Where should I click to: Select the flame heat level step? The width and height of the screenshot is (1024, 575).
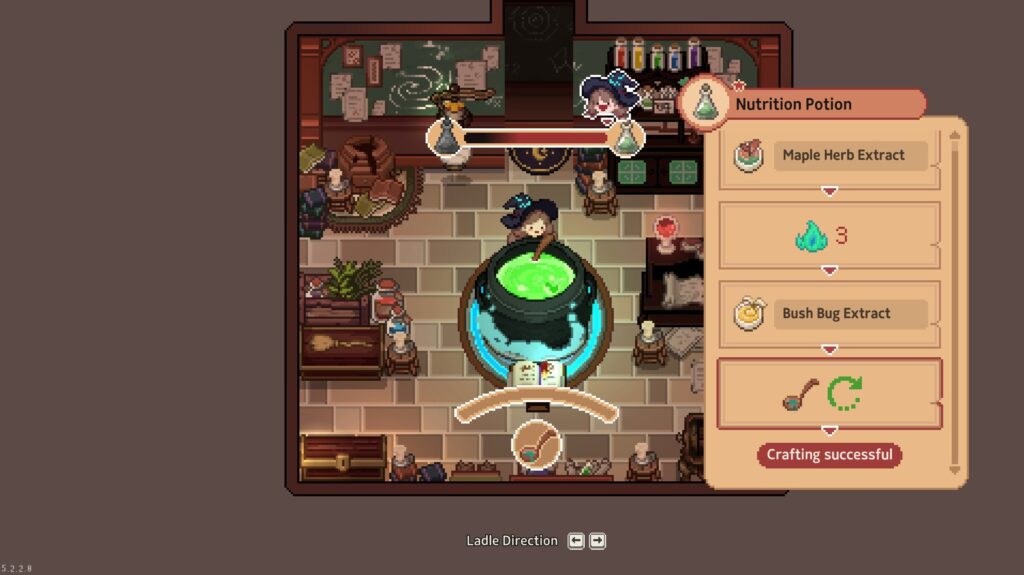coord(829,236)
